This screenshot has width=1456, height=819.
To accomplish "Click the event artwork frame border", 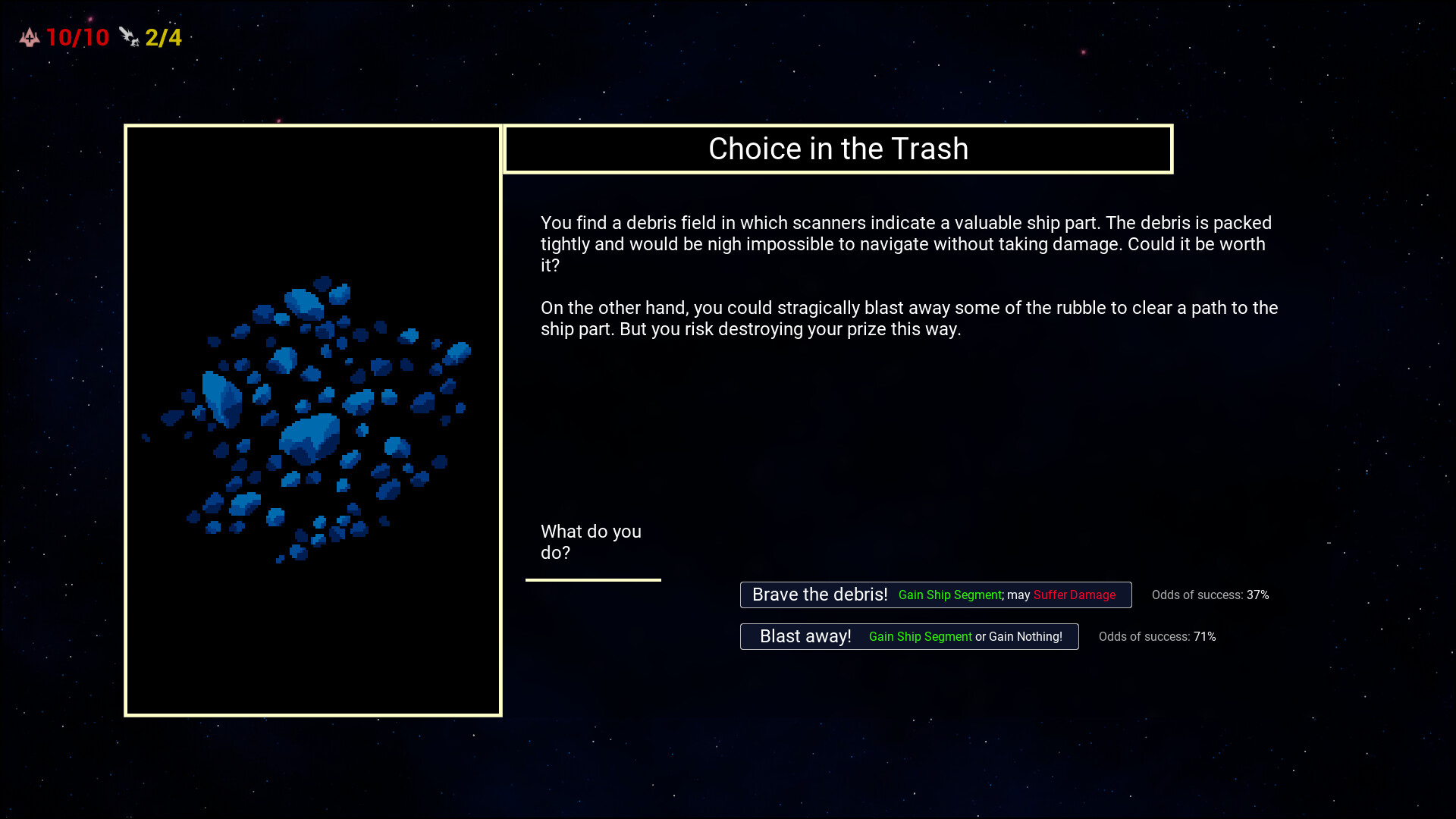I will (x=313, y=127).
